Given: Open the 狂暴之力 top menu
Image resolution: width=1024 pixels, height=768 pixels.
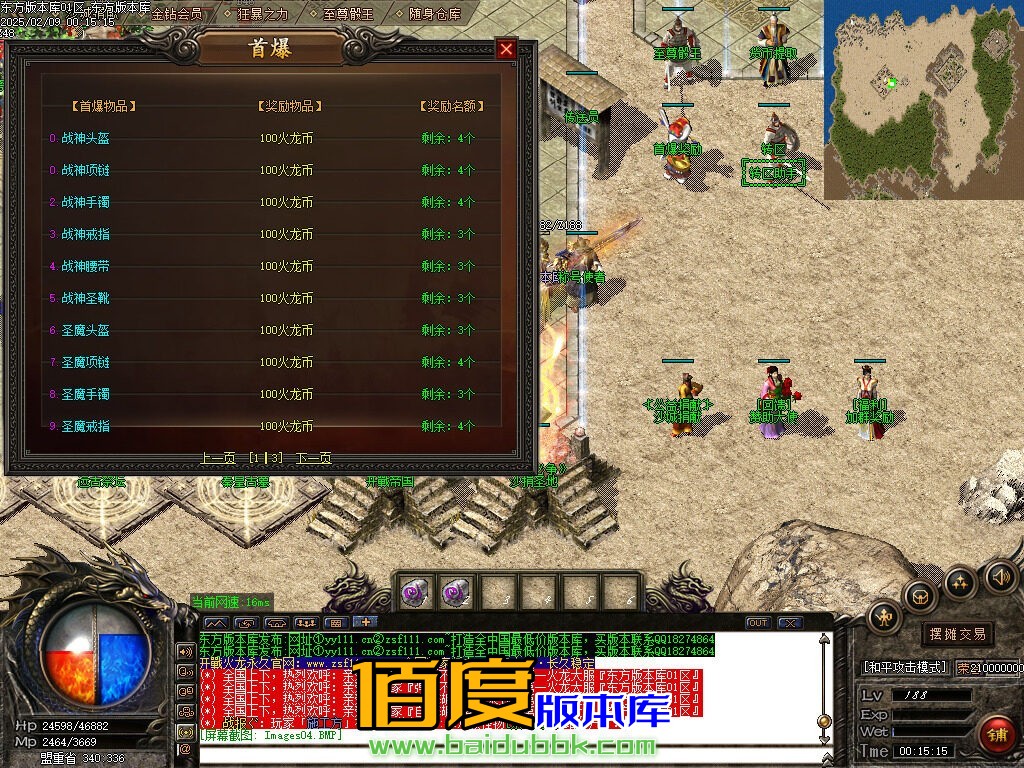Looking at the screenshot, I should (x=261, y=14).
